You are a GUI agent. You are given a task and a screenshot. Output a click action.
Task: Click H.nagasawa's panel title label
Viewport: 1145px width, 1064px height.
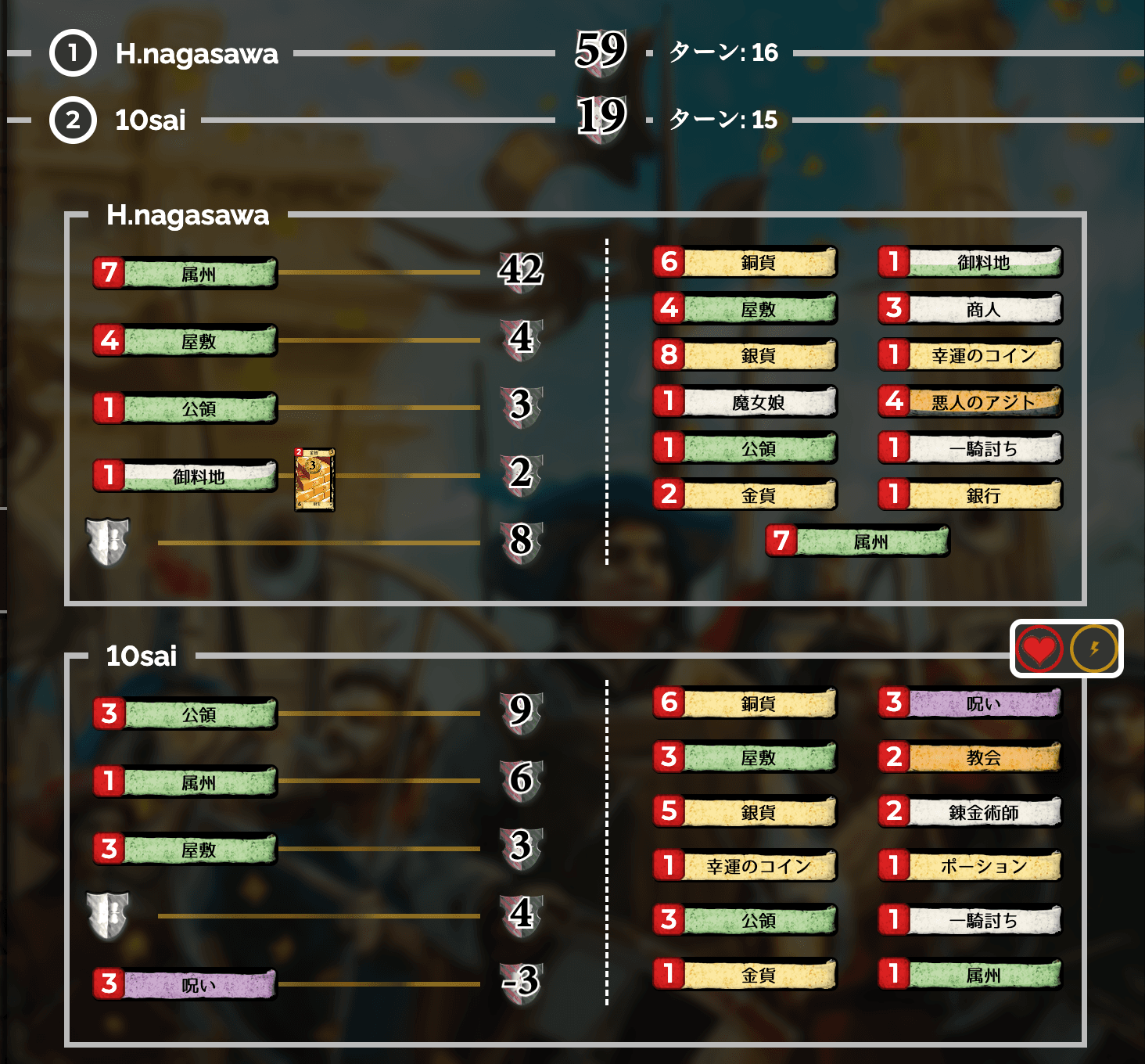[x=188, y=216]
